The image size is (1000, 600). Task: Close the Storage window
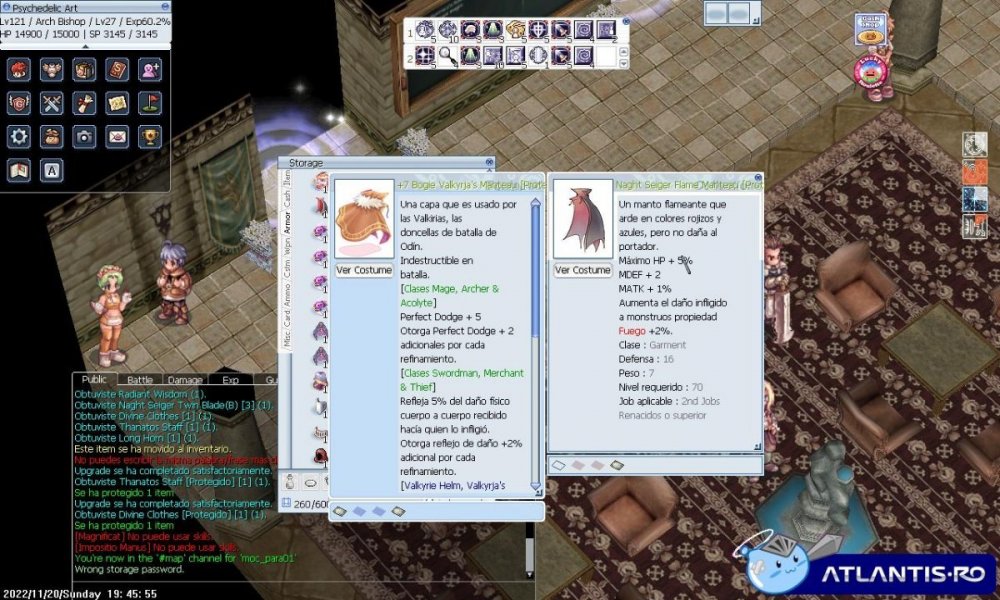point(489,162)
